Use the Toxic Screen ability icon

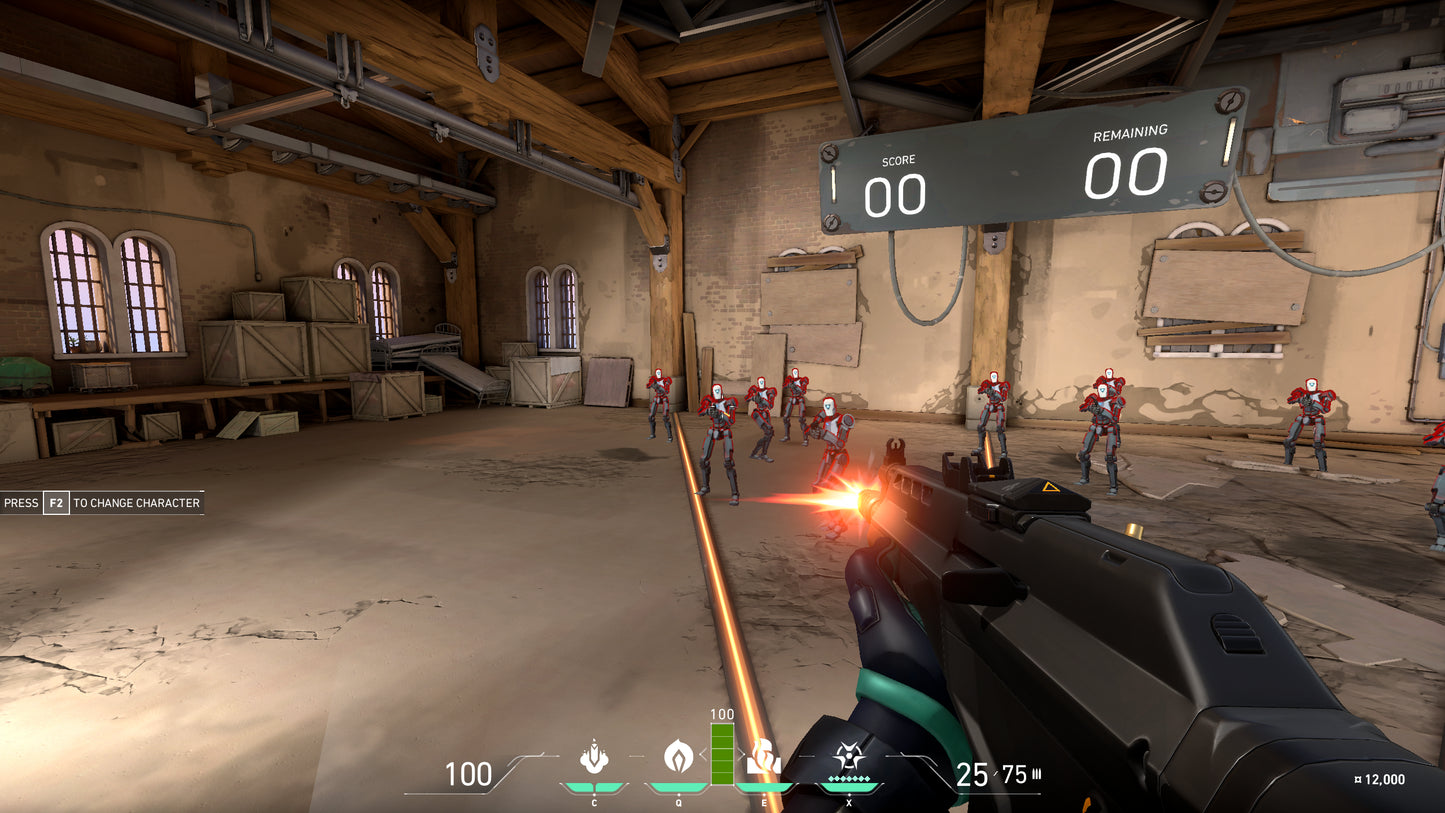pyautogui.click(x=765, y=756)
